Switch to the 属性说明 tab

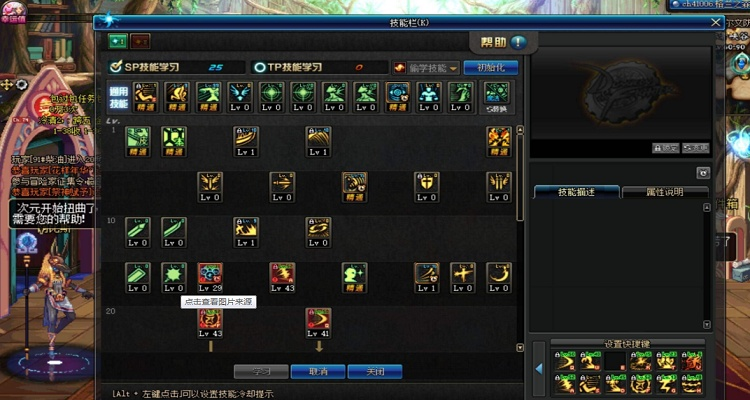tap(664, 191)
